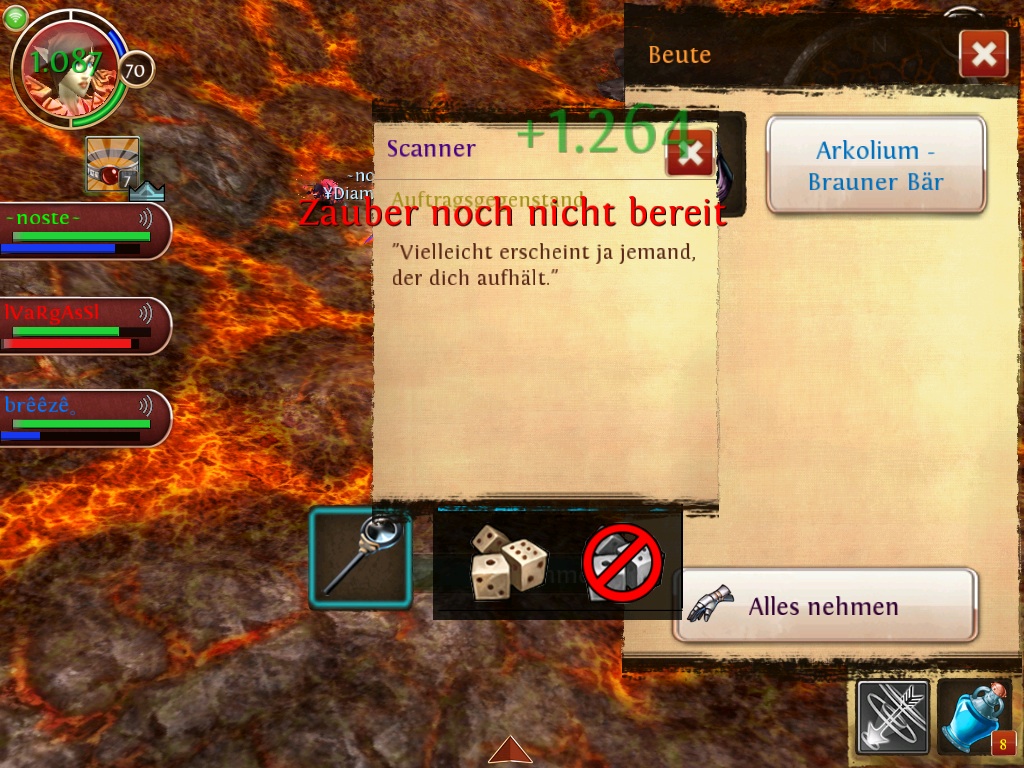Expand the bottom red arrow panel
The height and width of the screenshot is (768, 1024).
pyautogui.click(x=510, y=750)
